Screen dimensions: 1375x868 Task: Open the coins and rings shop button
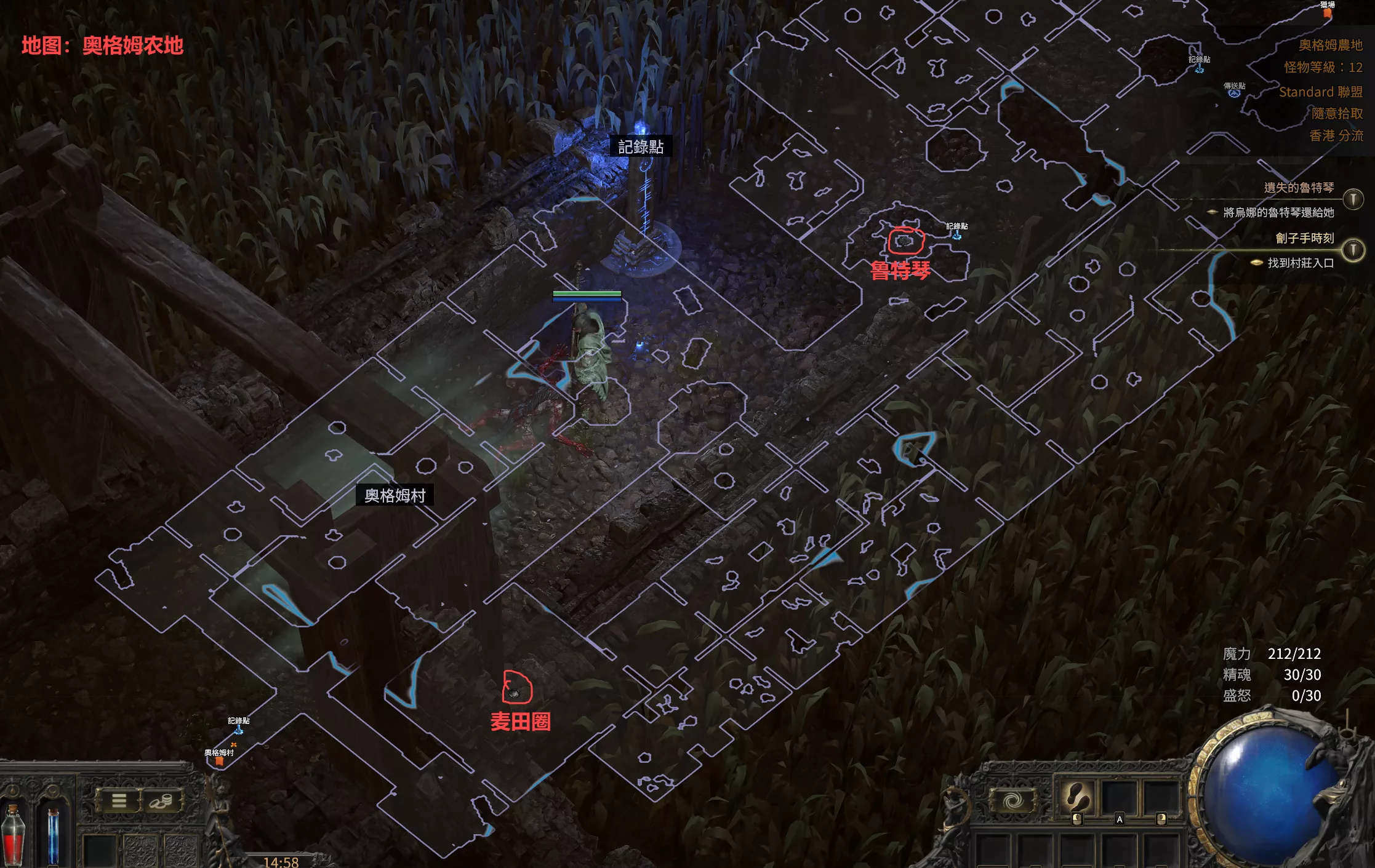(x=161, y=800)
